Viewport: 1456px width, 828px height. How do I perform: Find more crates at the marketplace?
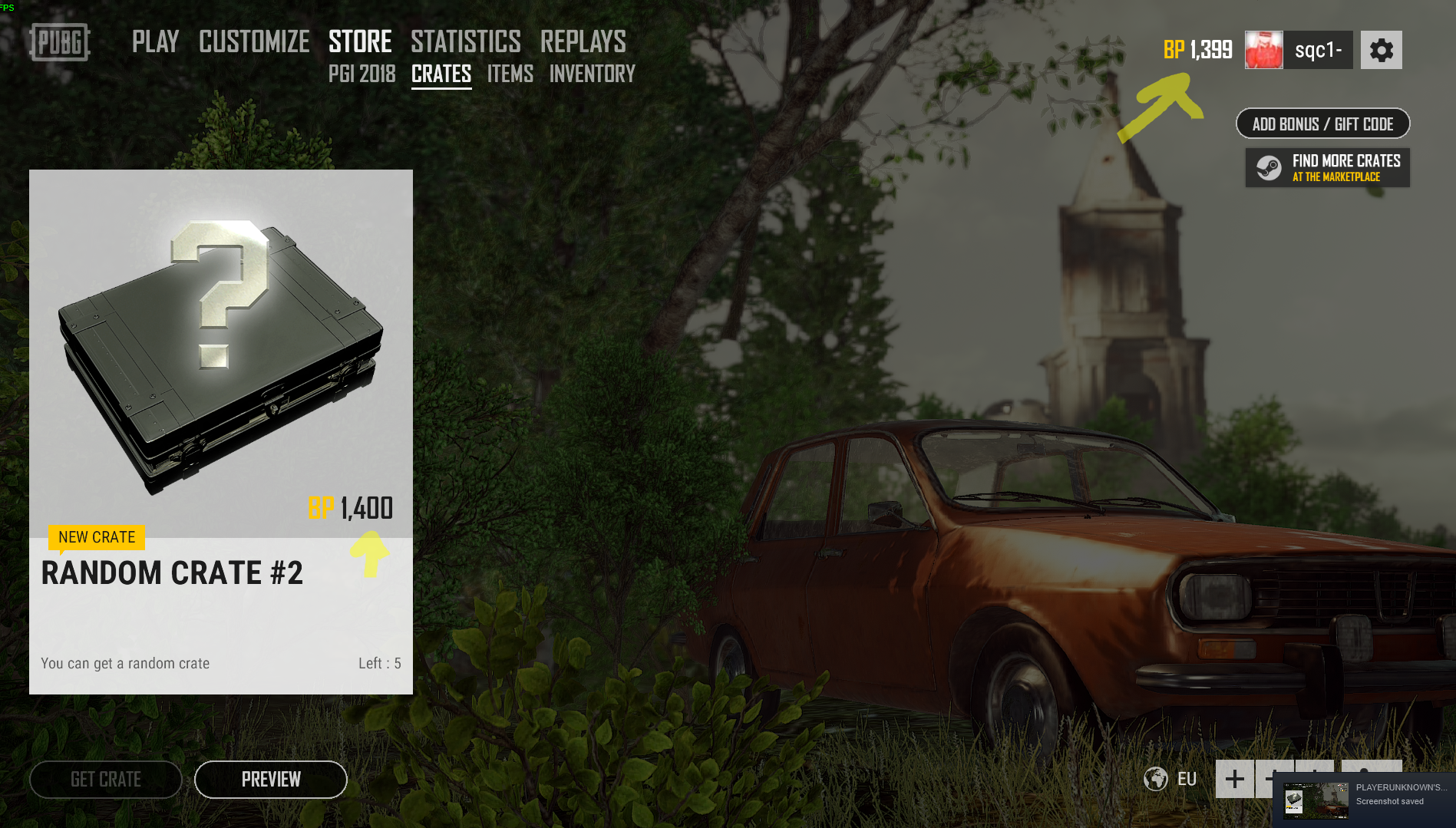pyautogui.click(x=1327, y=168)
